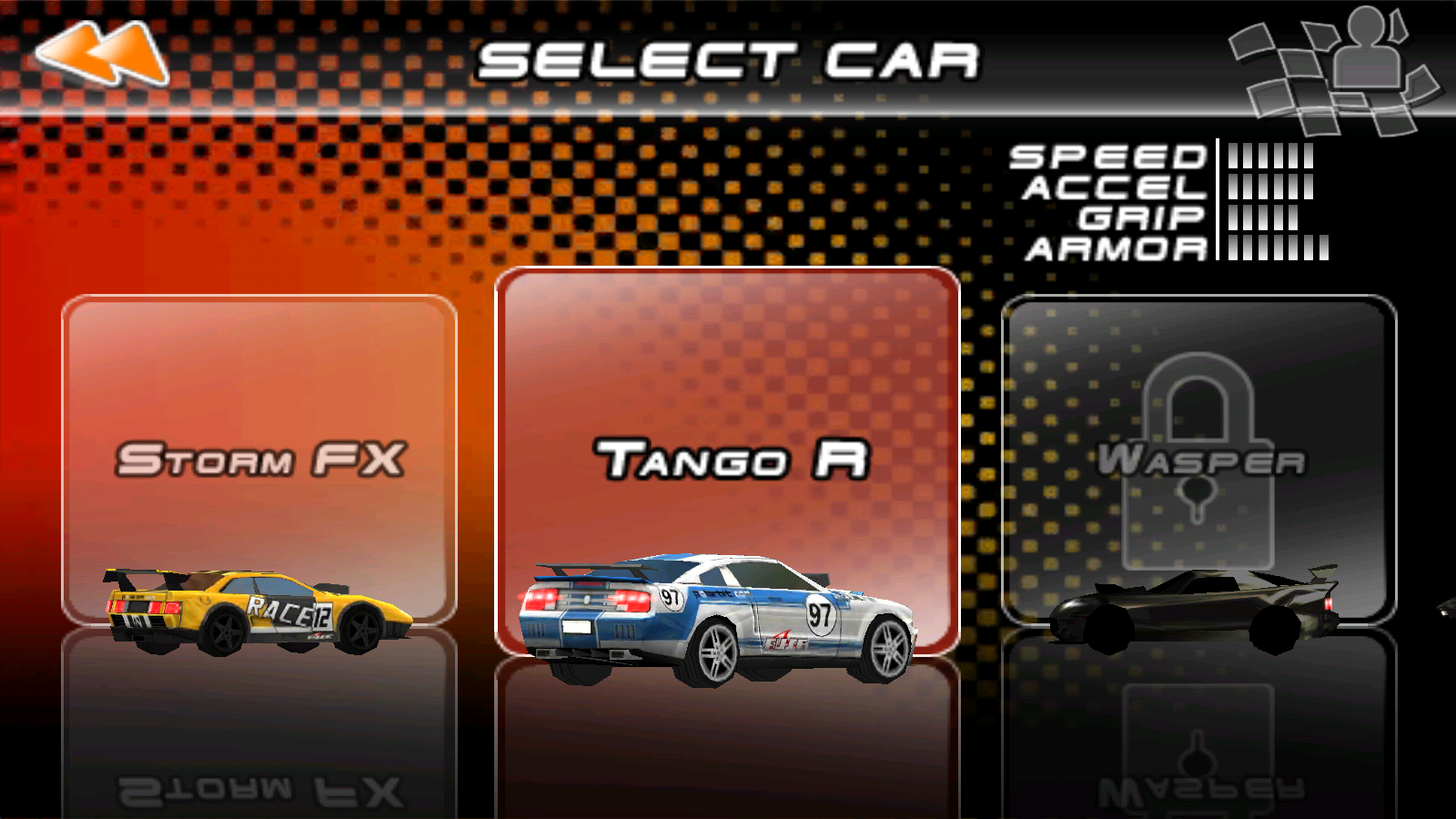
Task: Click the darkened Wasper car silhouette
Action: [1192, 610]
